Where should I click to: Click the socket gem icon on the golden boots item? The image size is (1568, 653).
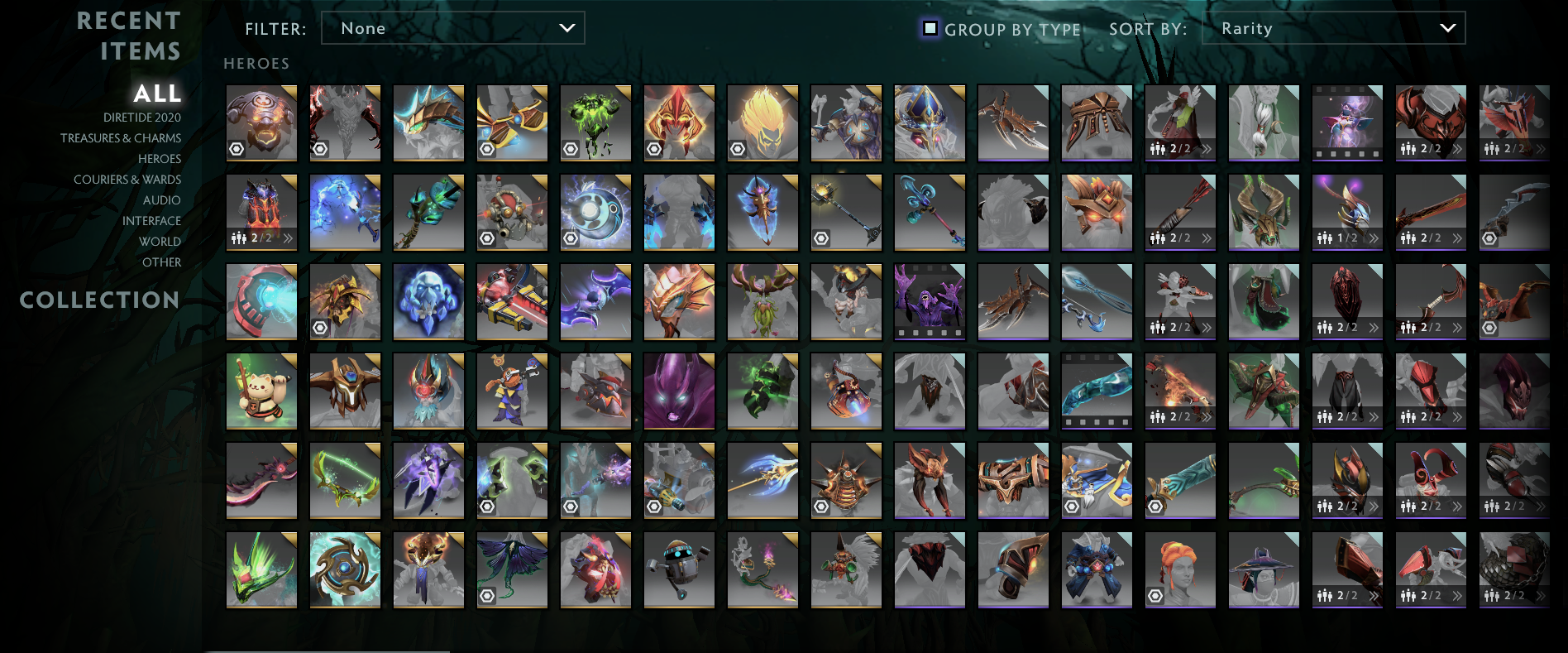[488, 149]
